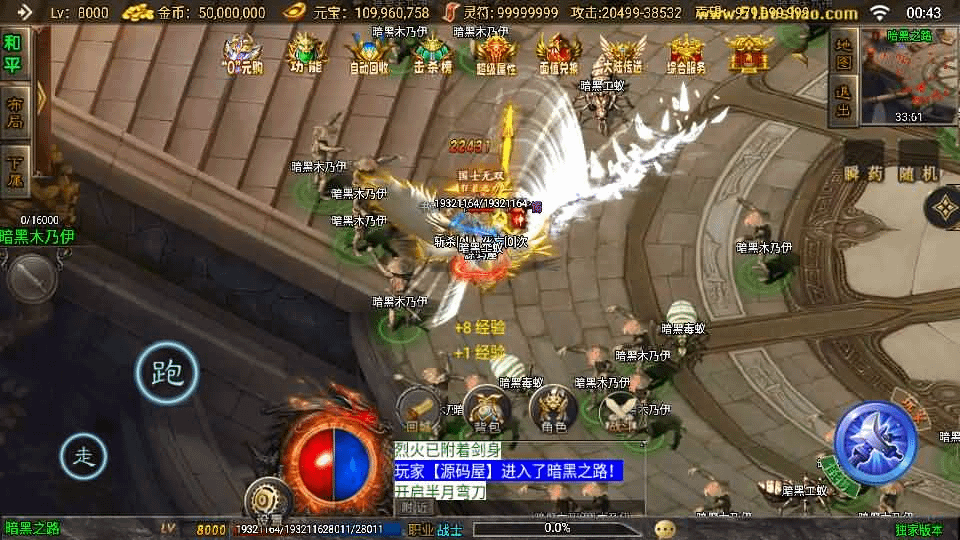Open the 面值兑换 exchange menu
Image resolution: width=960 pixels, height=540 pixels.
[558, 54]
